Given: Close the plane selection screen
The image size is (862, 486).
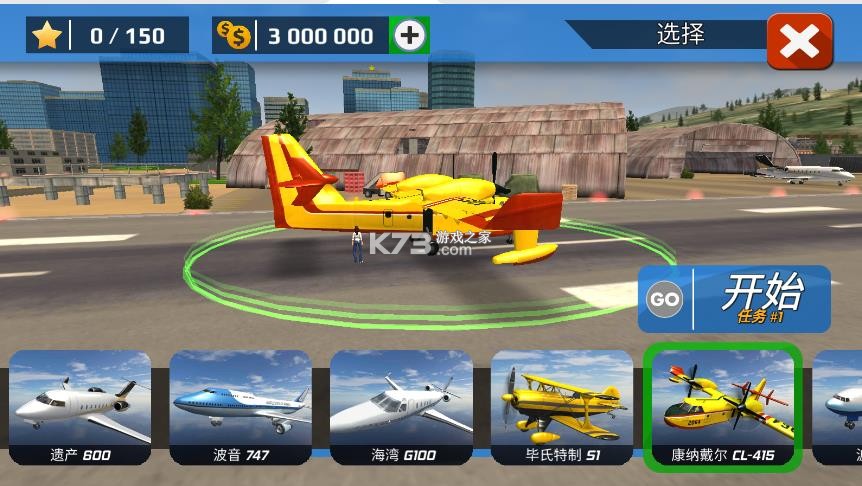Looking at the screenshot, I should 799,41.
